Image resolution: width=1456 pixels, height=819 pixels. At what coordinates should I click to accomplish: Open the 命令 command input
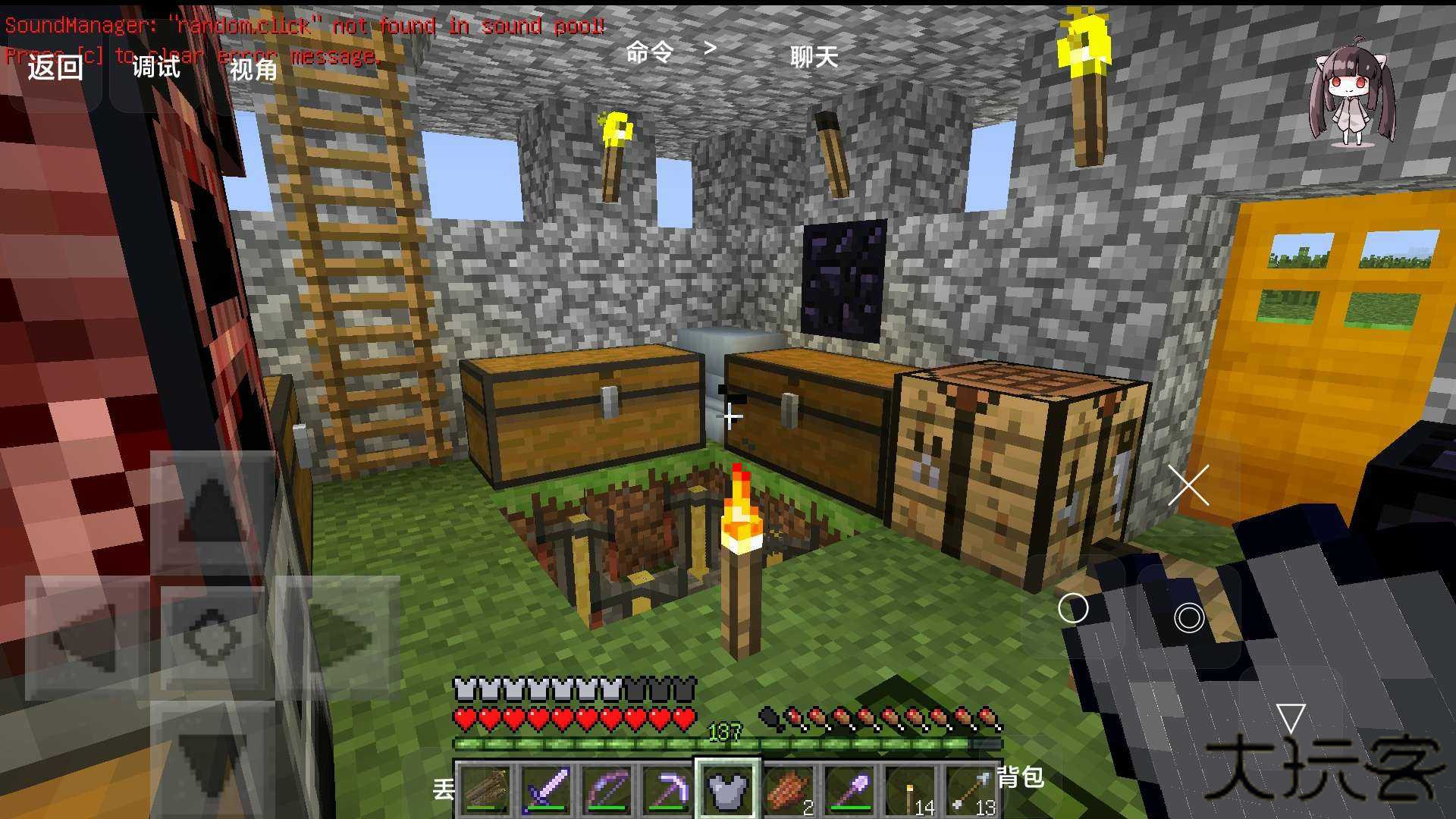click(x=649, y=52)
